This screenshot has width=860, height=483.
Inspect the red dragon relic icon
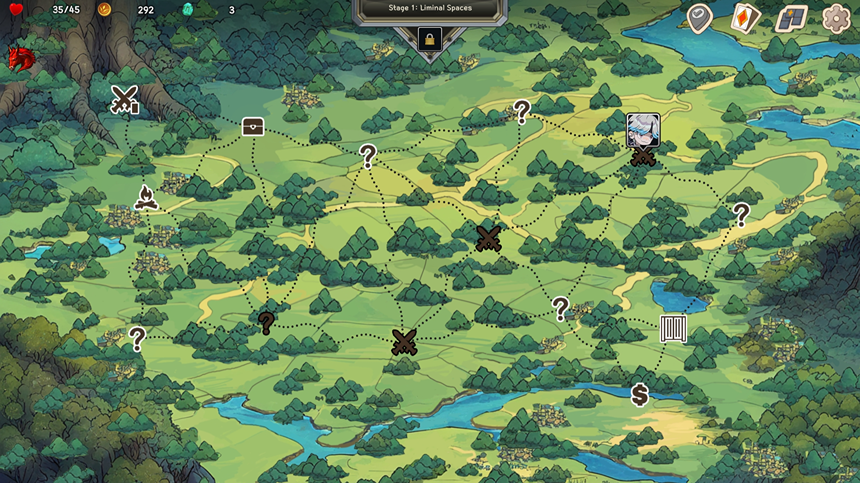(19, 60)
